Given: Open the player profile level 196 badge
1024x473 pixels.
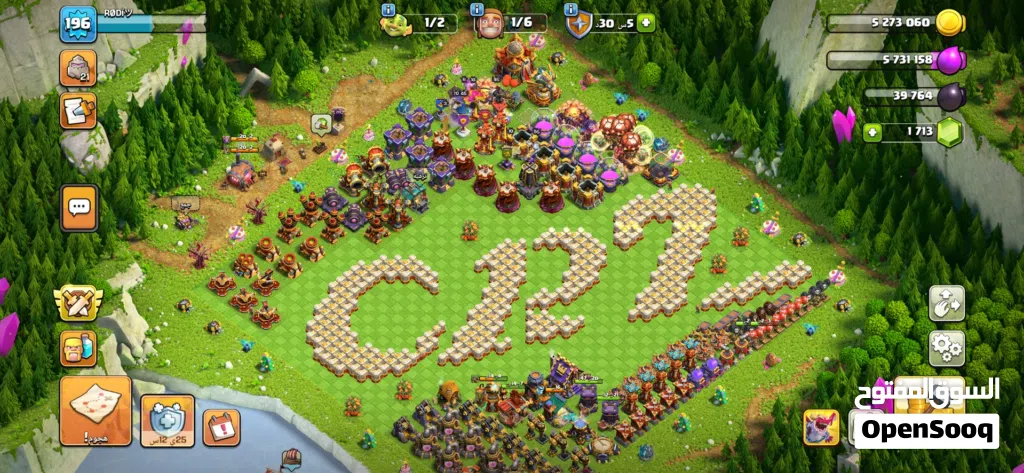Looking at the screenshot, I should tap(77, 25).
